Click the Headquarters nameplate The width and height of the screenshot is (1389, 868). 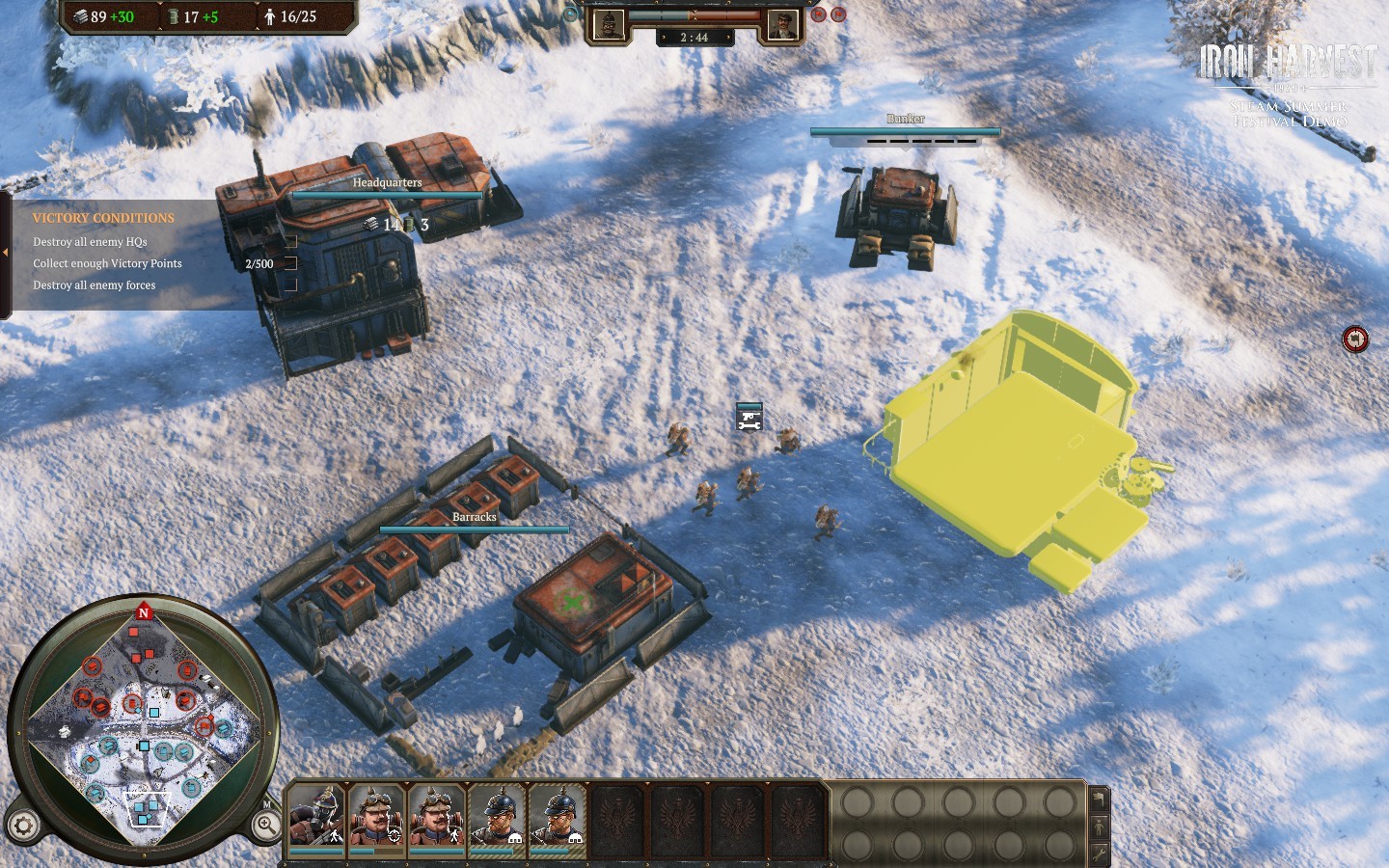tap(387, 182)
